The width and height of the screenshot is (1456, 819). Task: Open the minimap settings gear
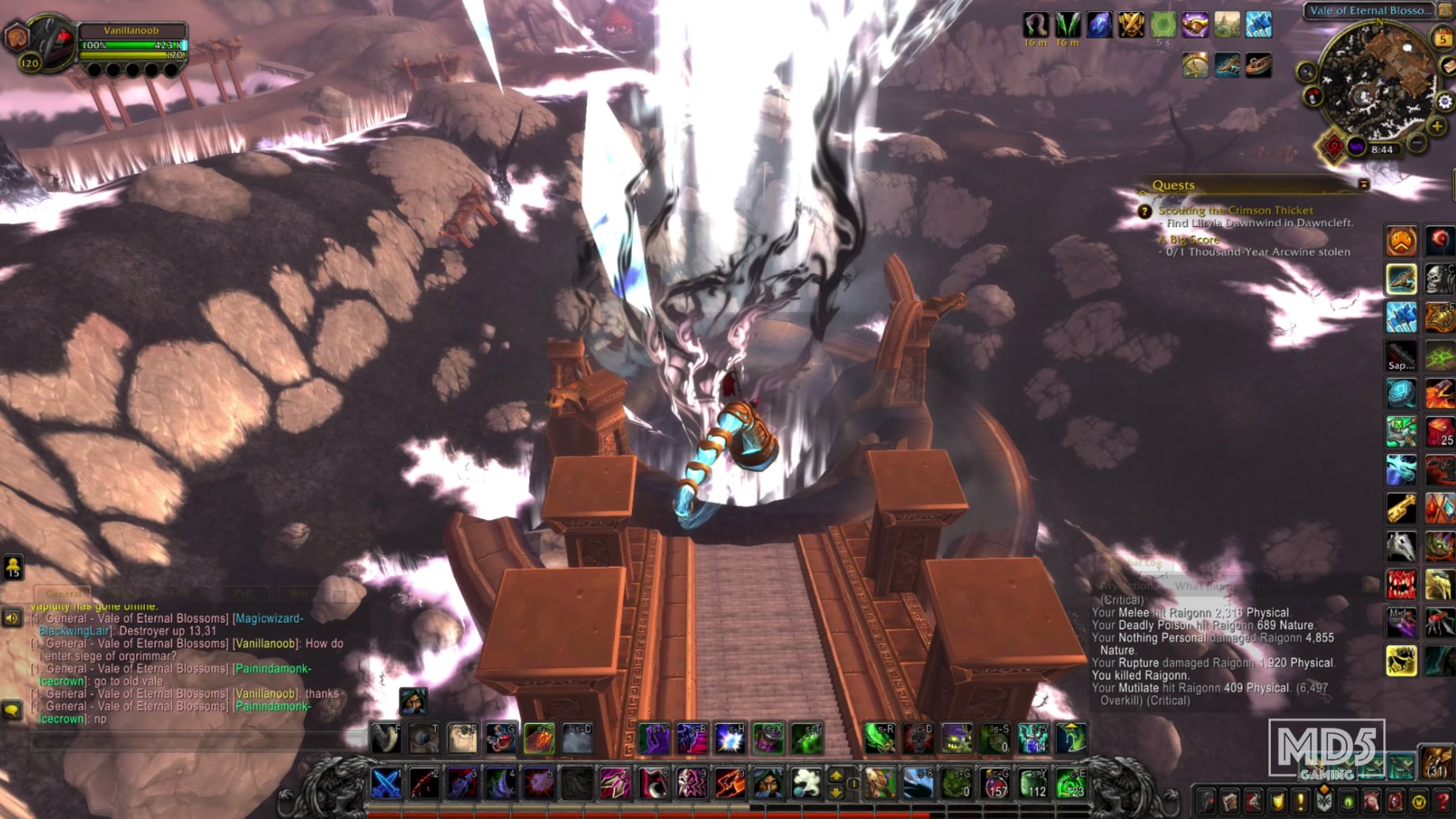tap(1444, 101)
